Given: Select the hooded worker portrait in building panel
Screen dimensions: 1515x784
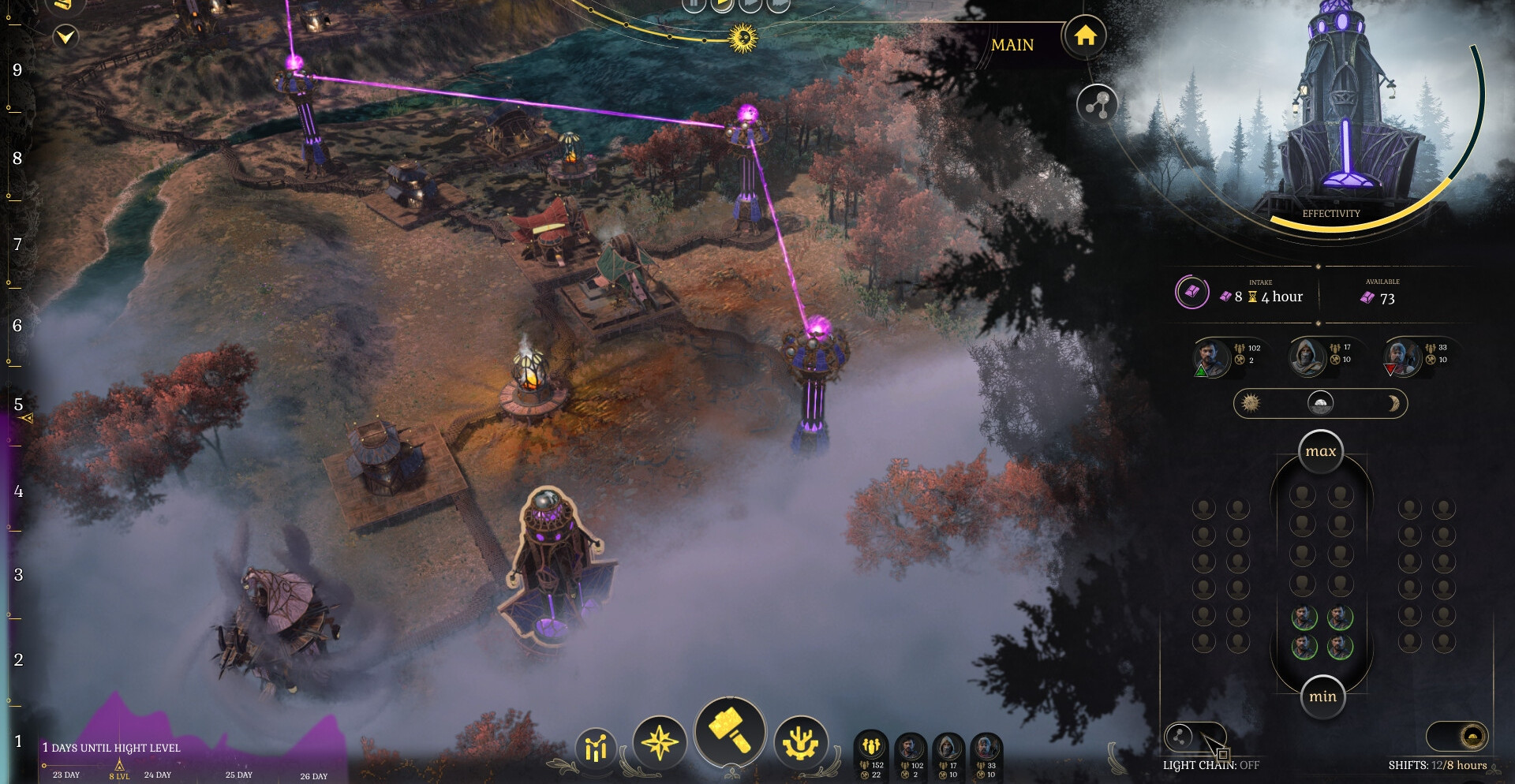Looking at the screenshot, I should [1307, 356].
